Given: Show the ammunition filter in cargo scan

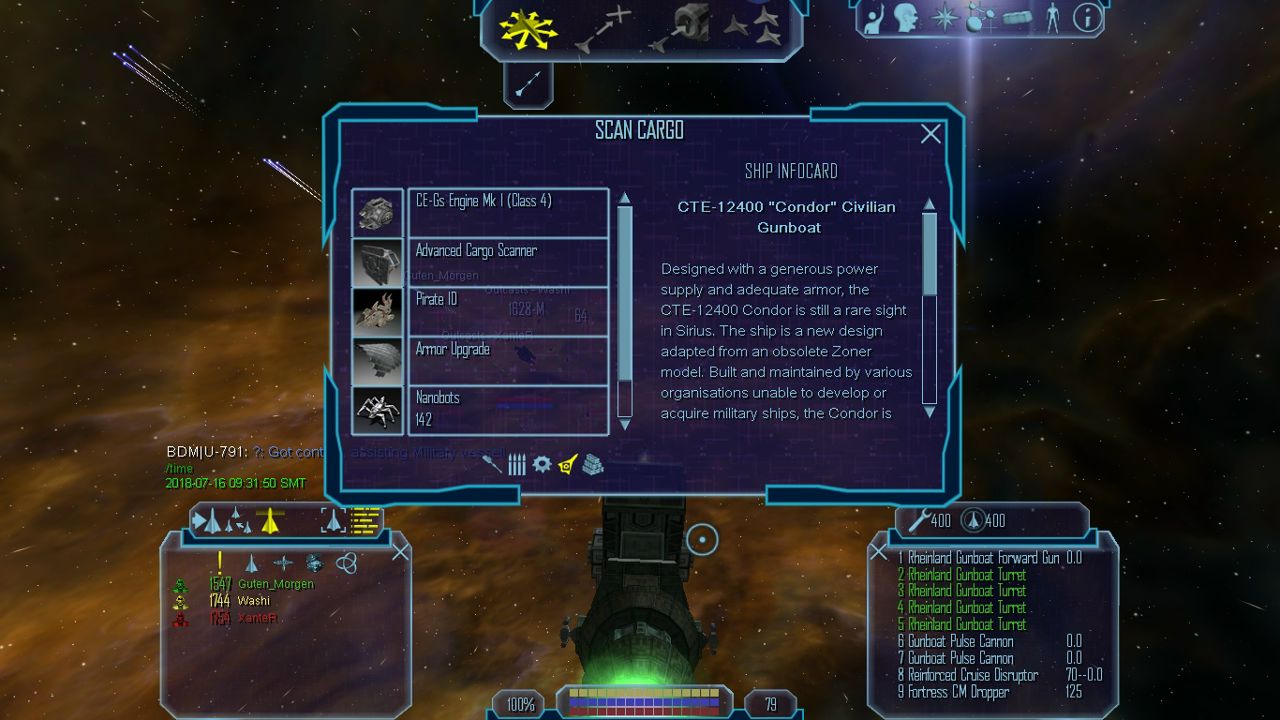Looking at the screenshot, I should [517, 464].
